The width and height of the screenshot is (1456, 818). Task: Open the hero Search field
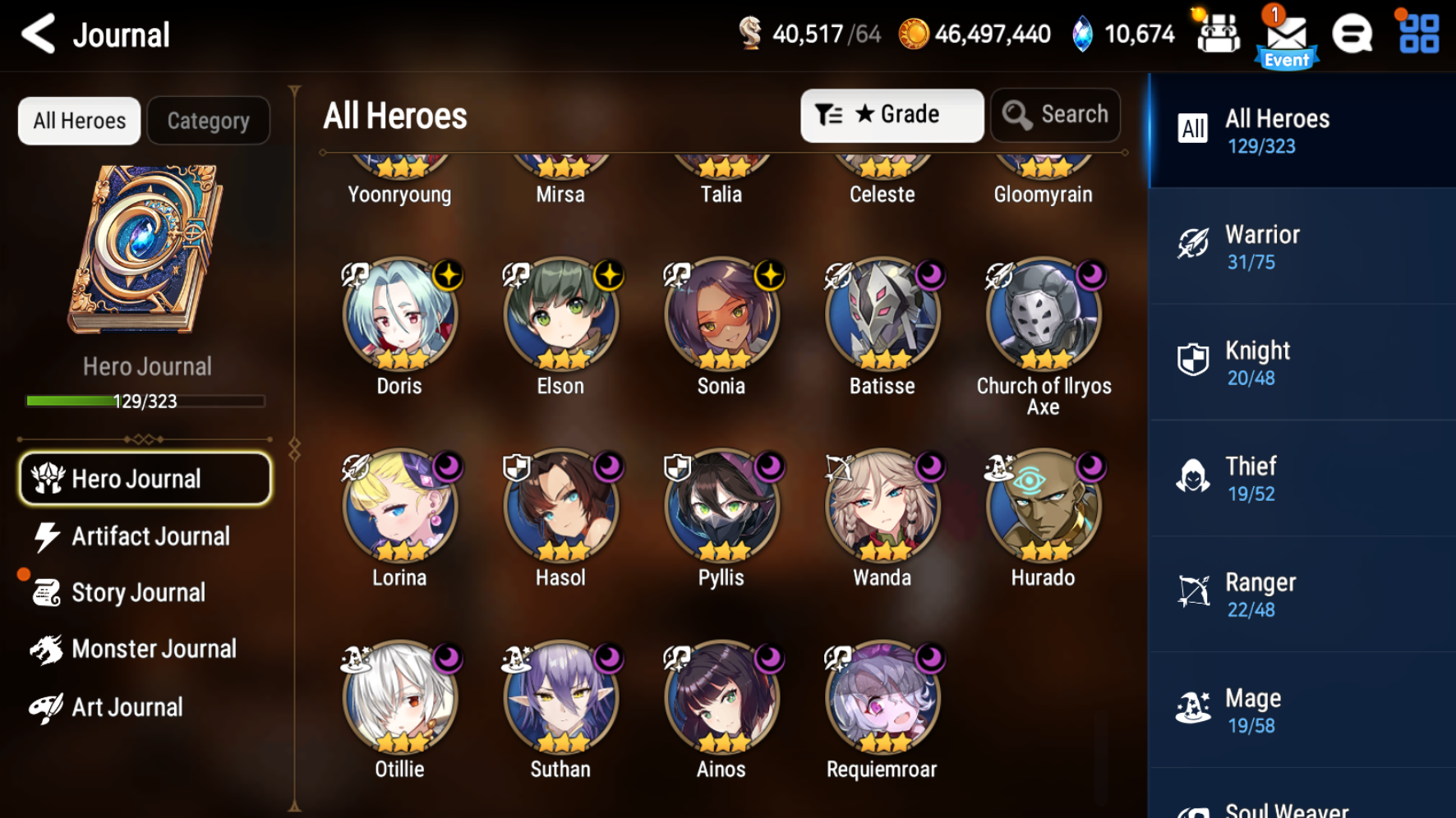pos(1056,115)
